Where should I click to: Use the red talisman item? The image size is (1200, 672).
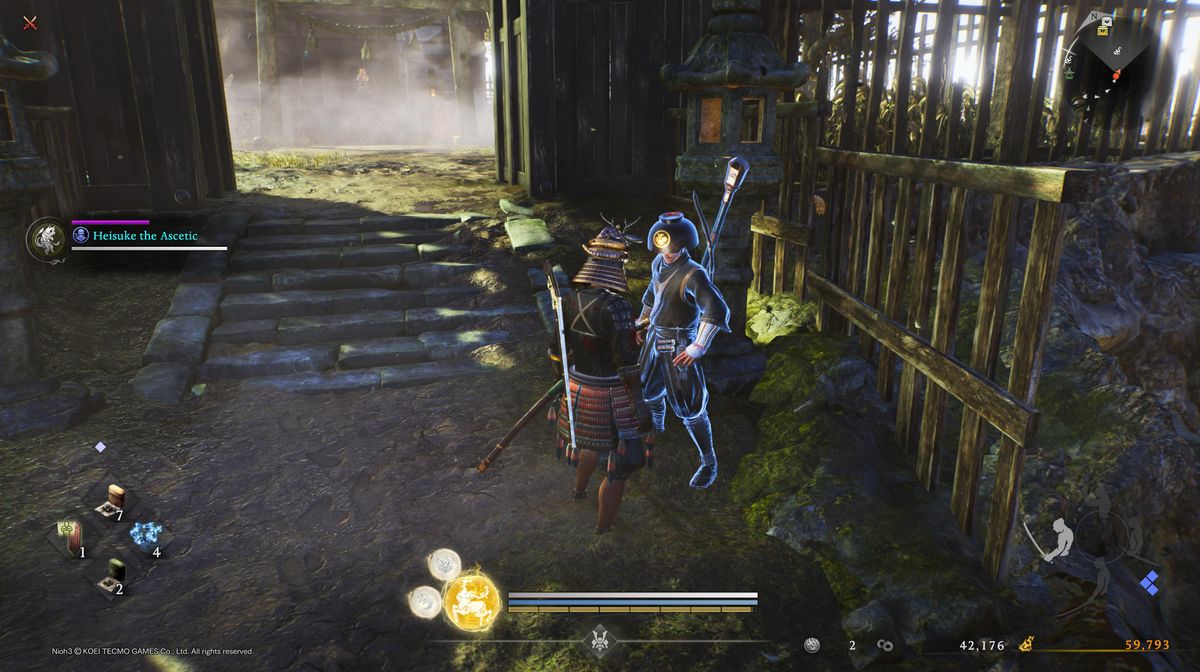coord(70,537)
